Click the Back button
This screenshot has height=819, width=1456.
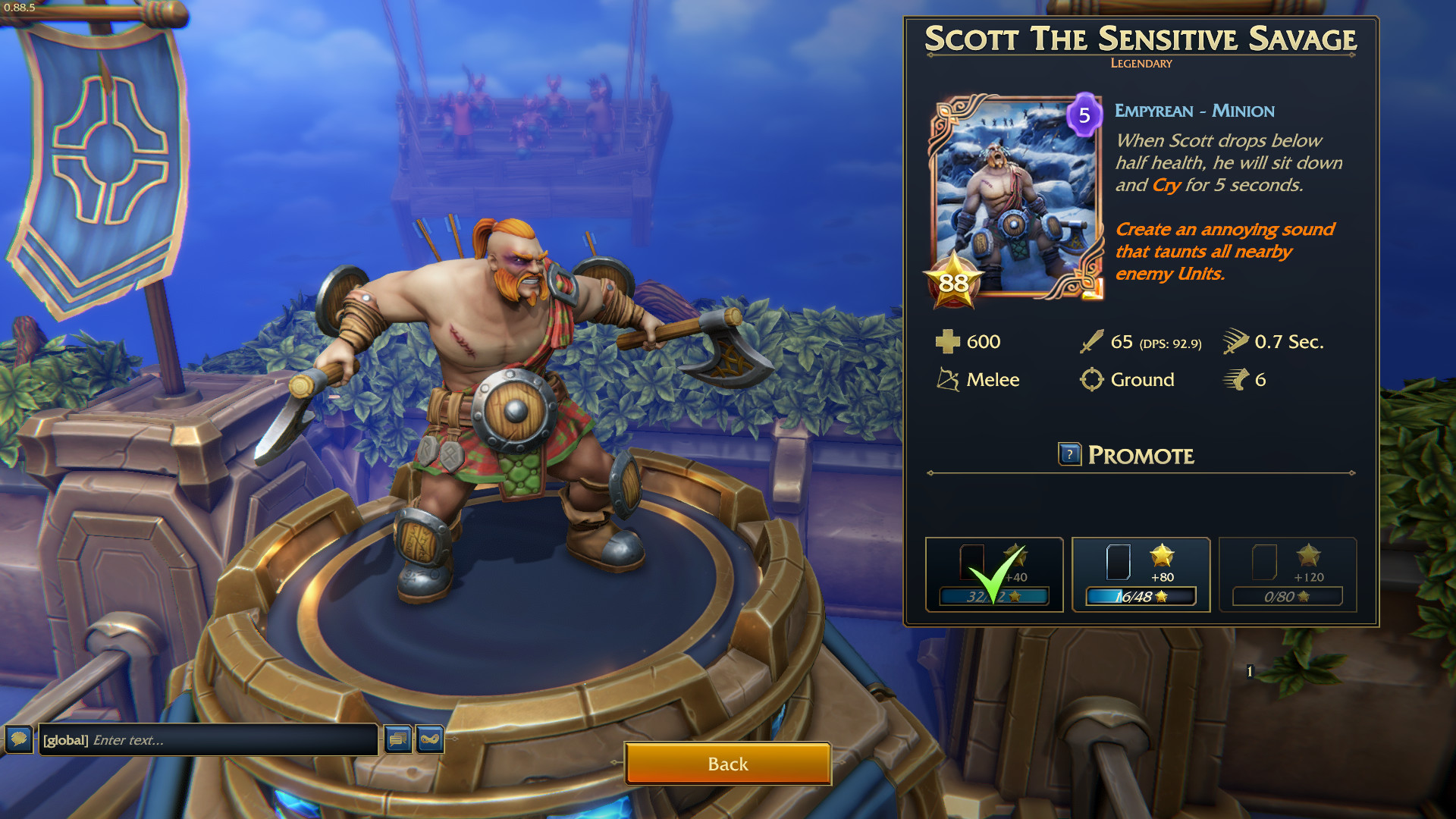(x=727, y=764)
